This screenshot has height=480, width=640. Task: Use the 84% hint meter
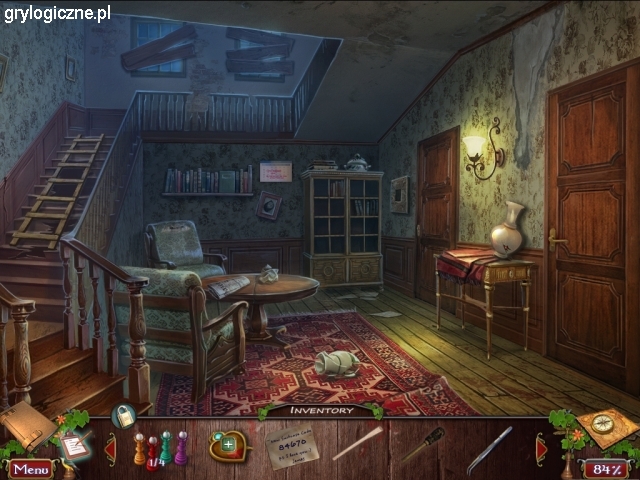pyautogui.click(x=606, y=468)
